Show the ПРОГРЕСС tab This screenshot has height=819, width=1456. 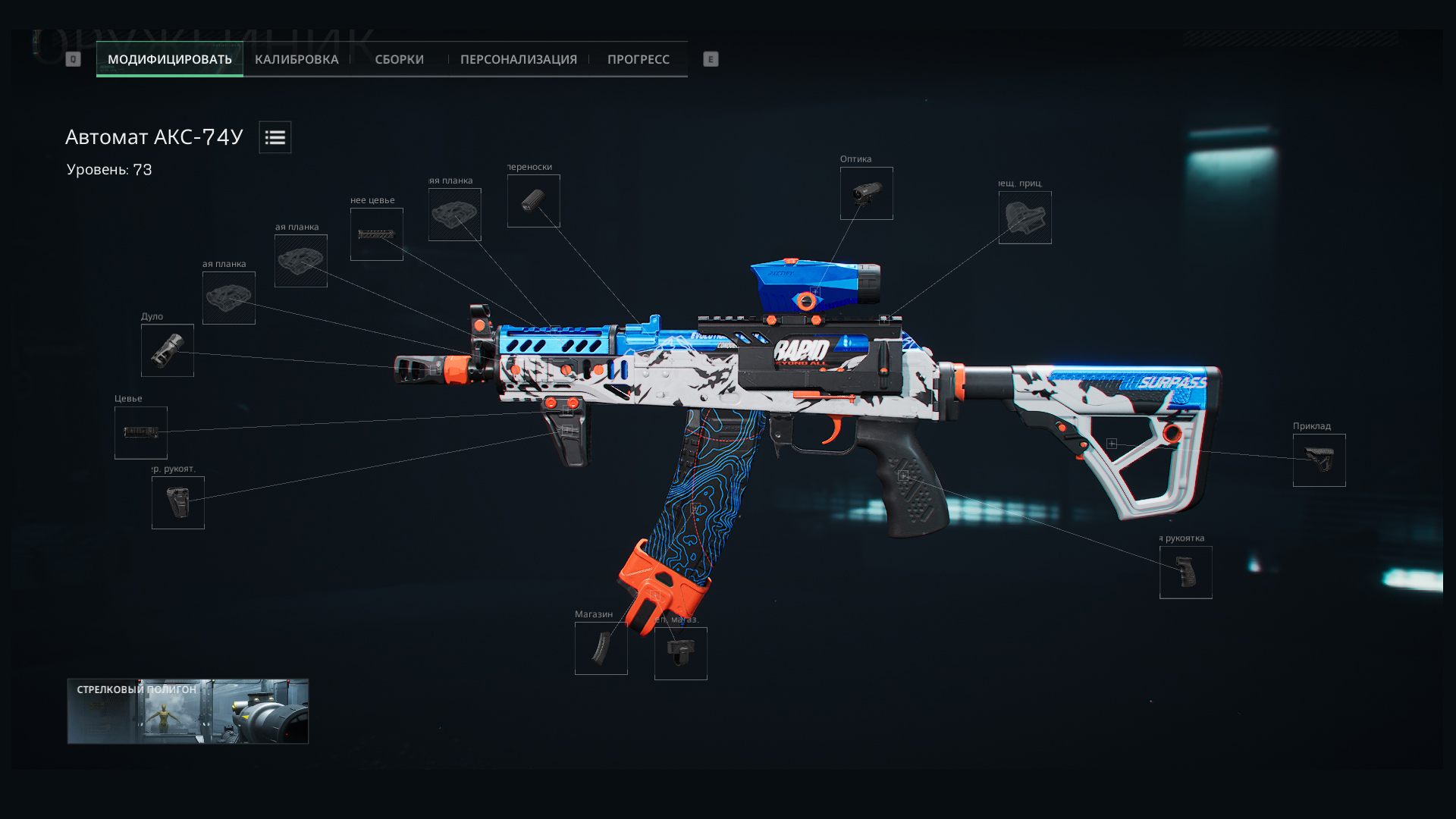click(x=638, y=59)
